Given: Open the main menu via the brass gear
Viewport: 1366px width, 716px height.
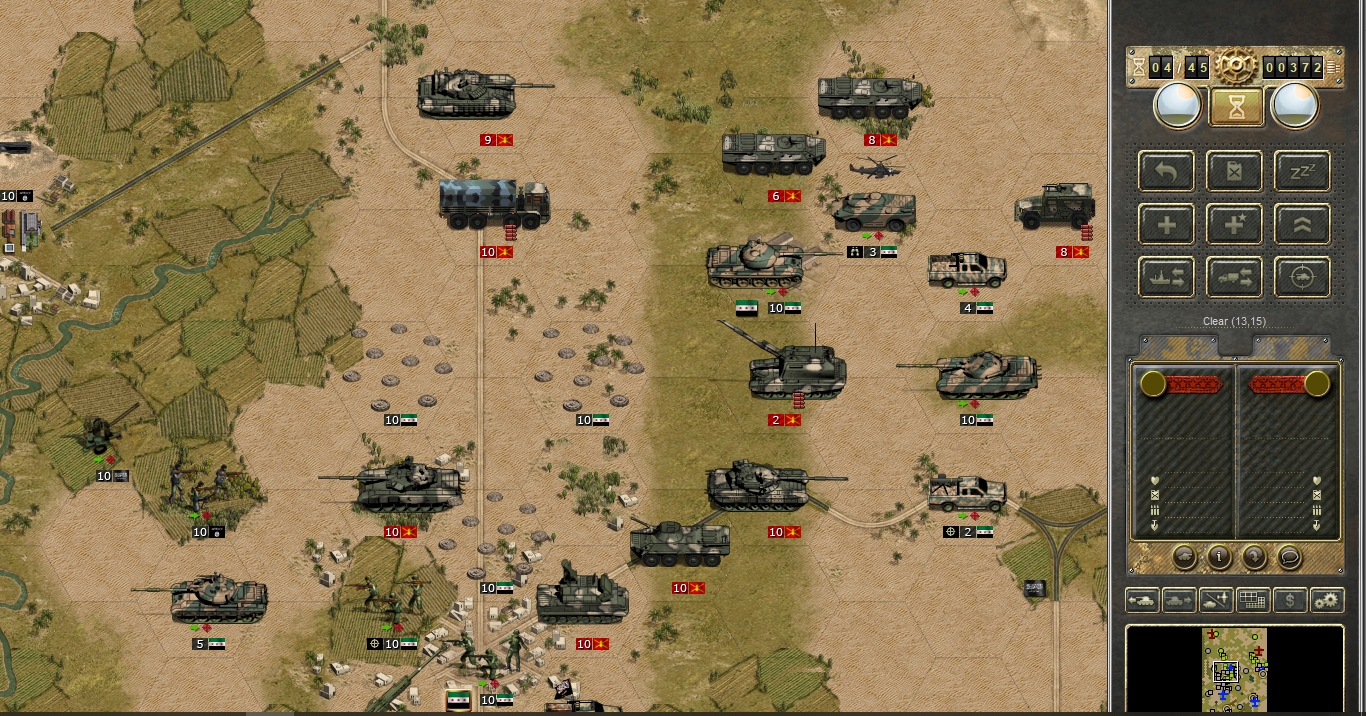Looking at the screenshot, I should coord(1236,67).
